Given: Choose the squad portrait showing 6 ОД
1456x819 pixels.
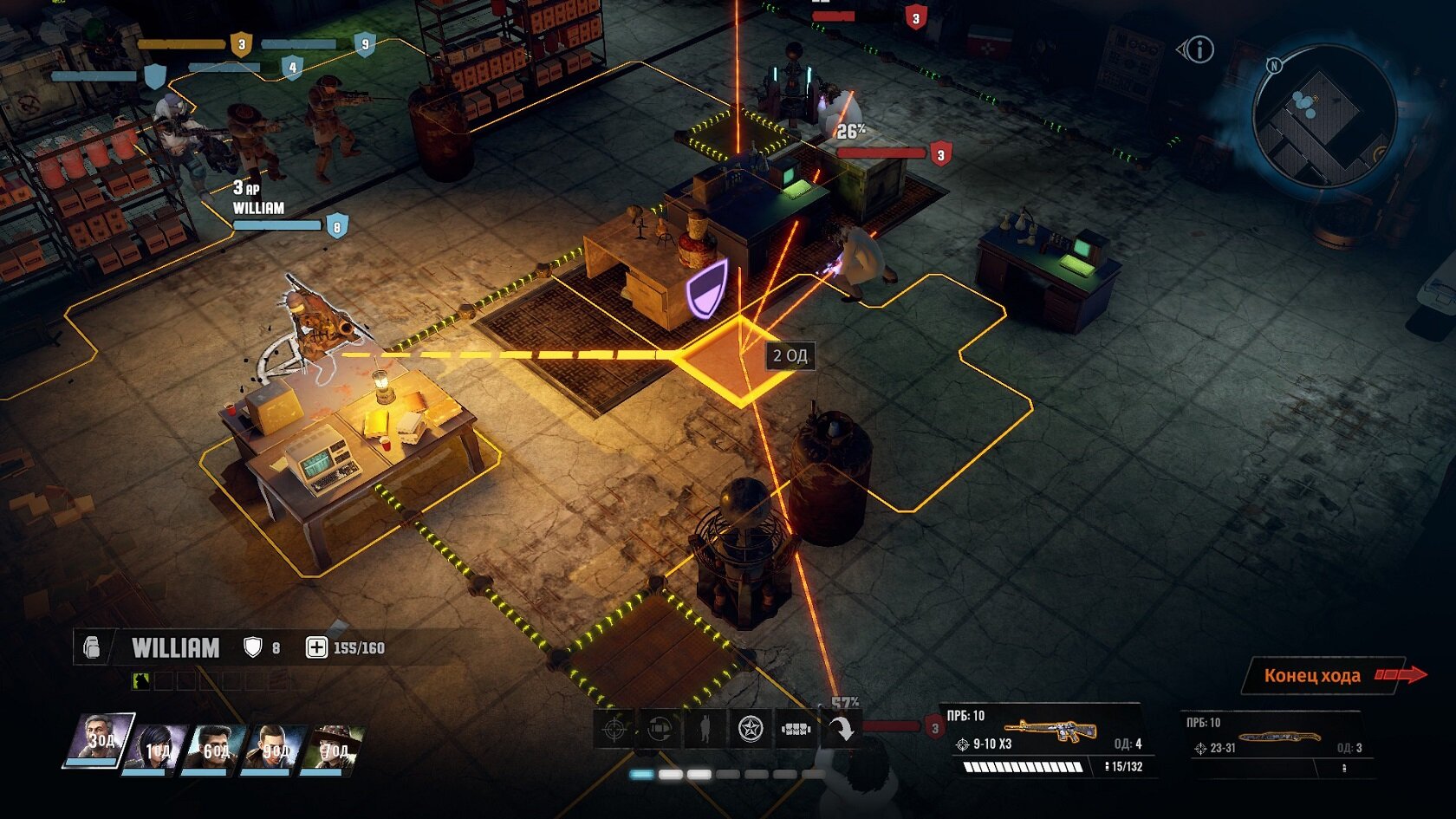Looking at the screenshot, I should tap(213, 747).
